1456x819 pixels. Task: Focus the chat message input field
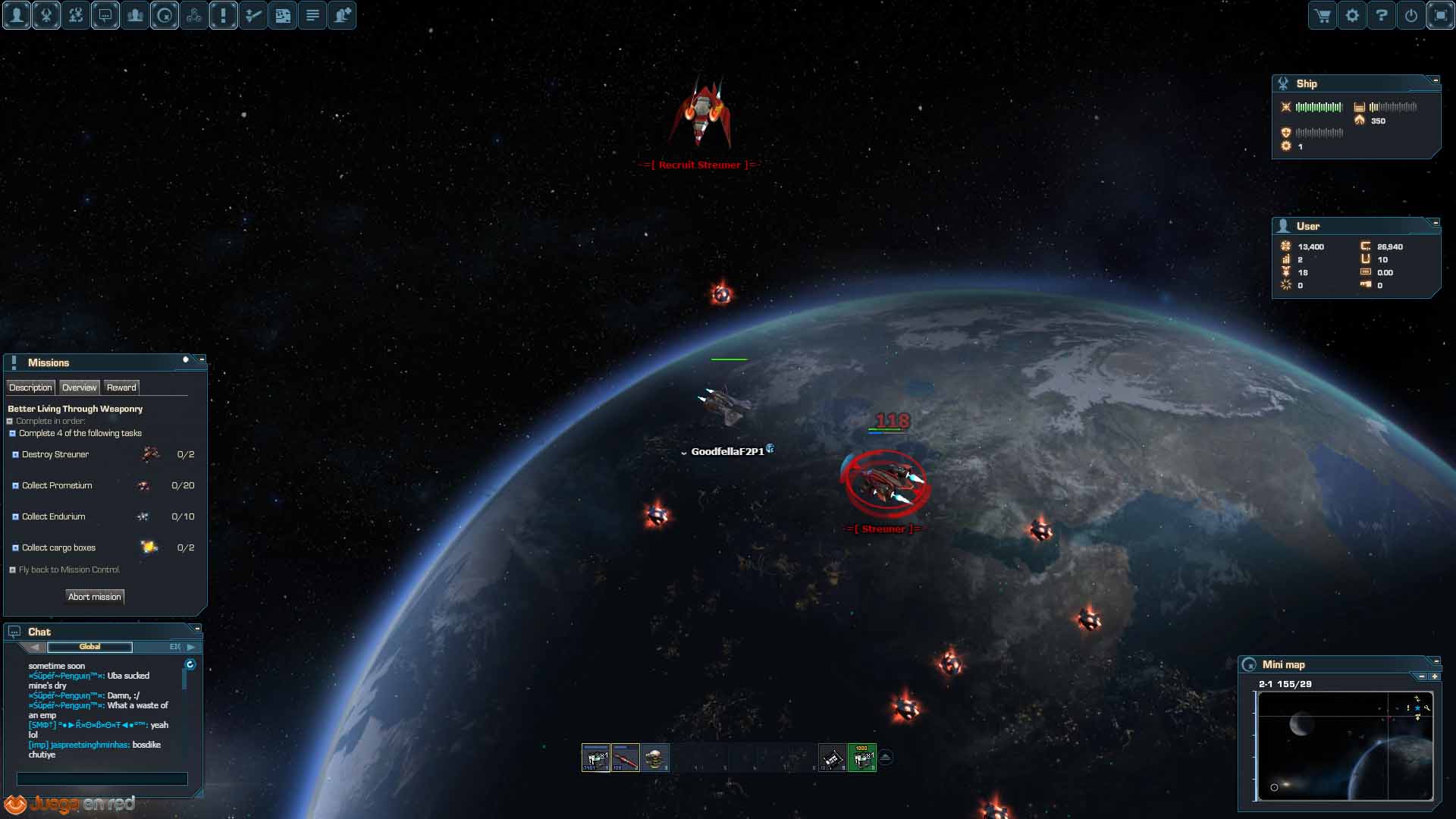coord(102,779)
